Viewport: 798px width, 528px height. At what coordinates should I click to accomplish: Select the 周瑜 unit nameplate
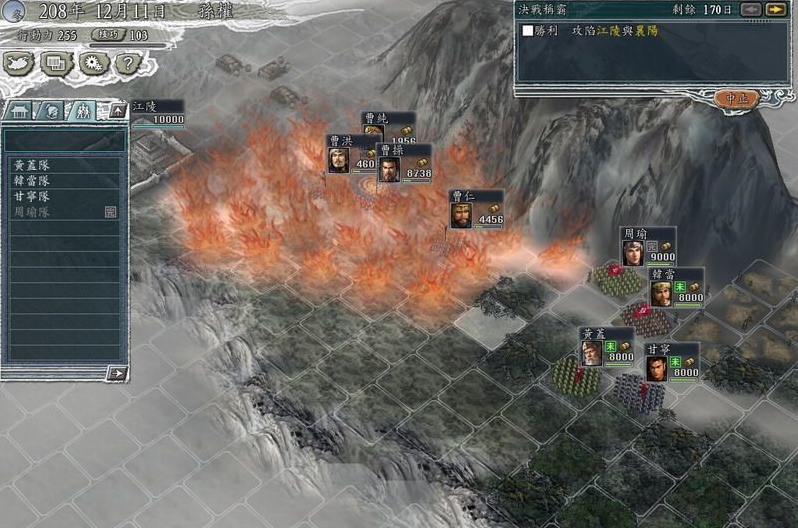pos(647,246)
